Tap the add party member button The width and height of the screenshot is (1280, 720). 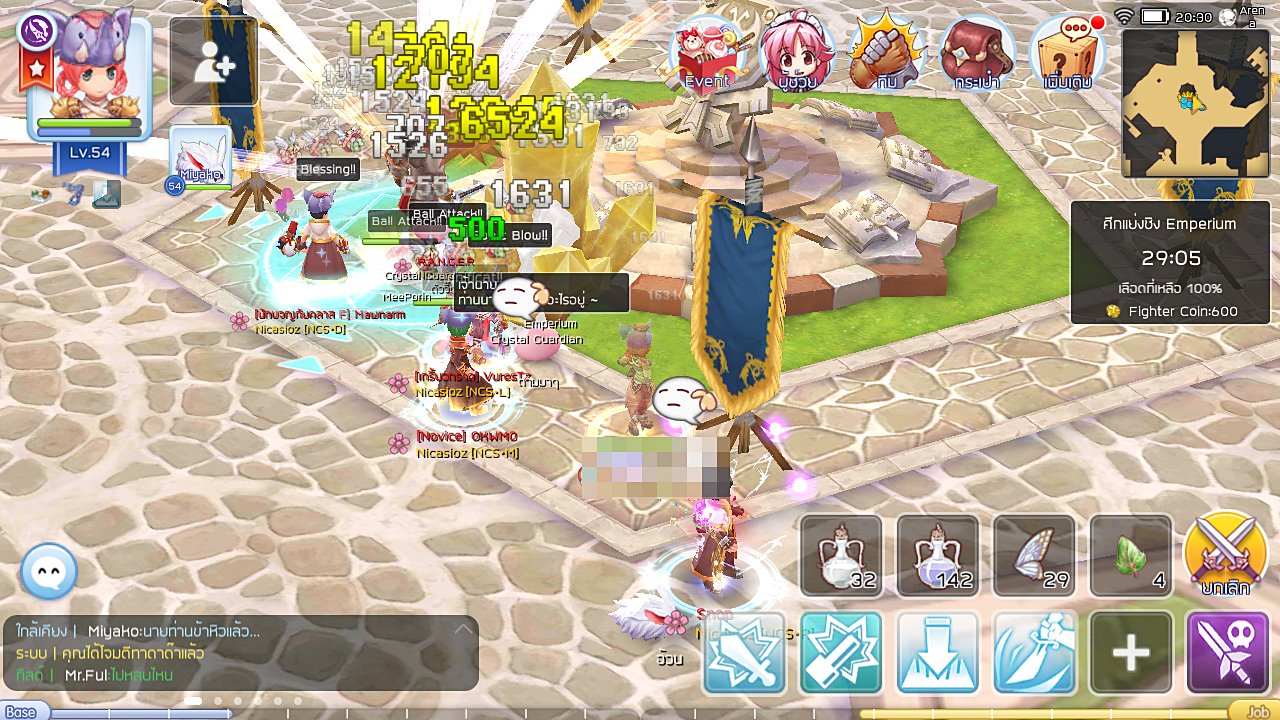click(214, 62)
